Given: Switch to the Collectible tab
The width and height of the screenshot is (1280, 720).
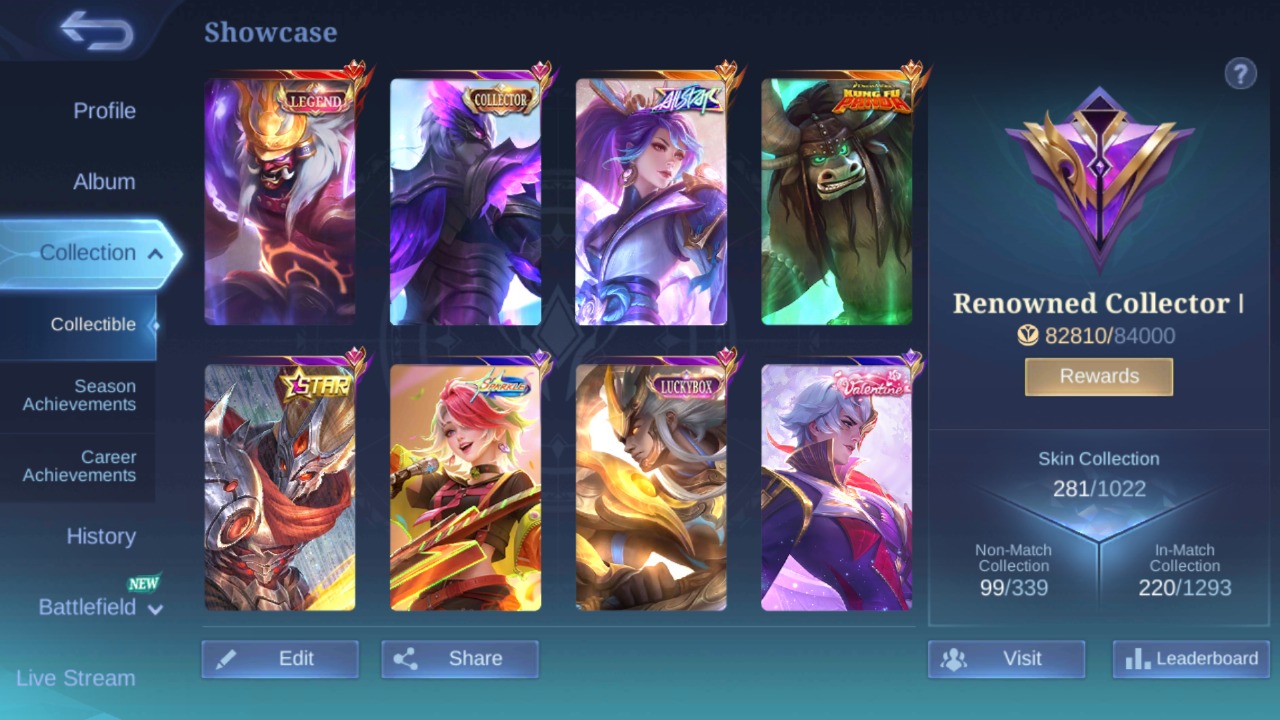Looking at the screenshot, I should (93, 324).
